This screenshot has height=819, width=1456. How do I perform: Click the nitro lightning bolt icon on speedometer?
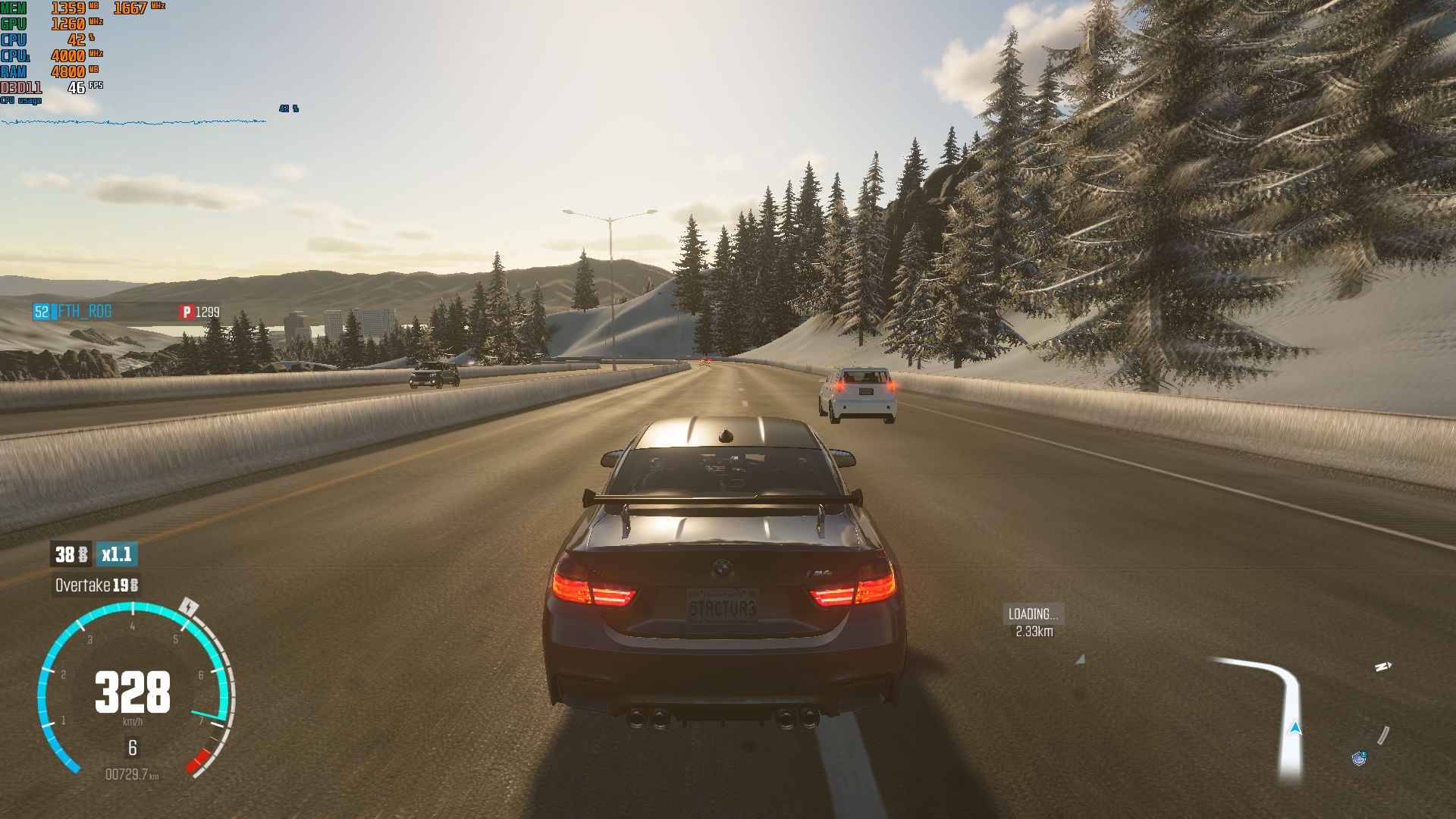[x=190, y=607]
